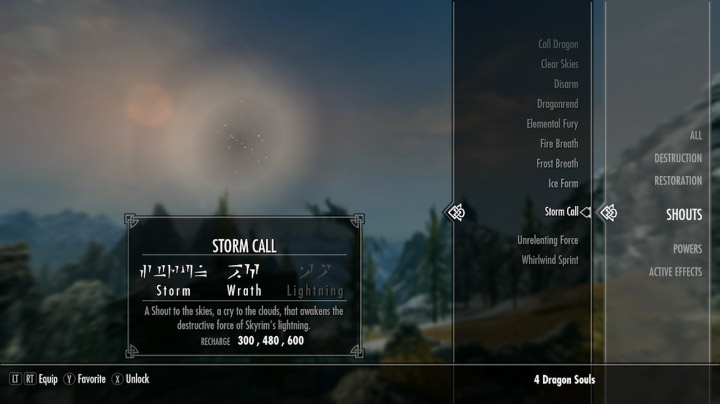Select the Frost Breath shout

coord(557,164)
